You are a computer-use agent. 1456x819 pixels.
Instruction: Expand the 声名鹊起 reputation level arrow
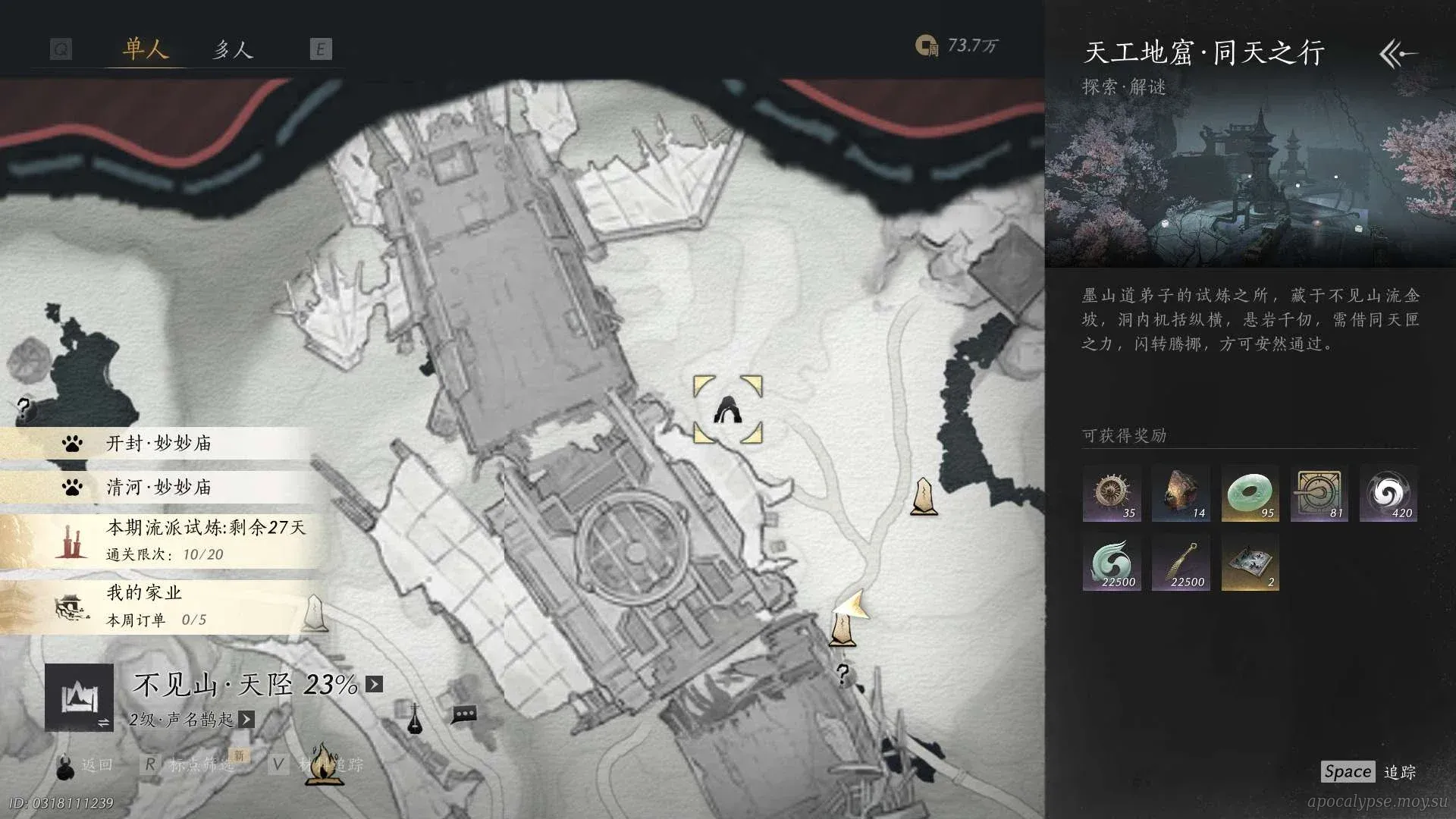246,719
